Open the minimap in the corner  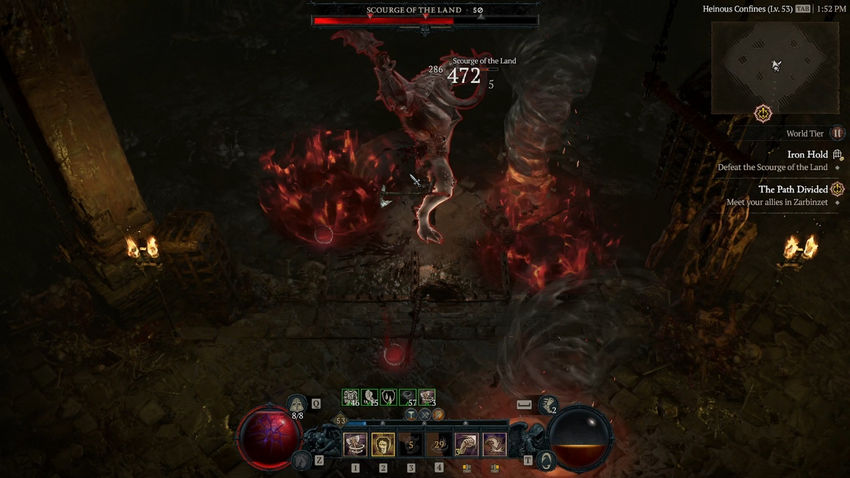tap(775, 66)
